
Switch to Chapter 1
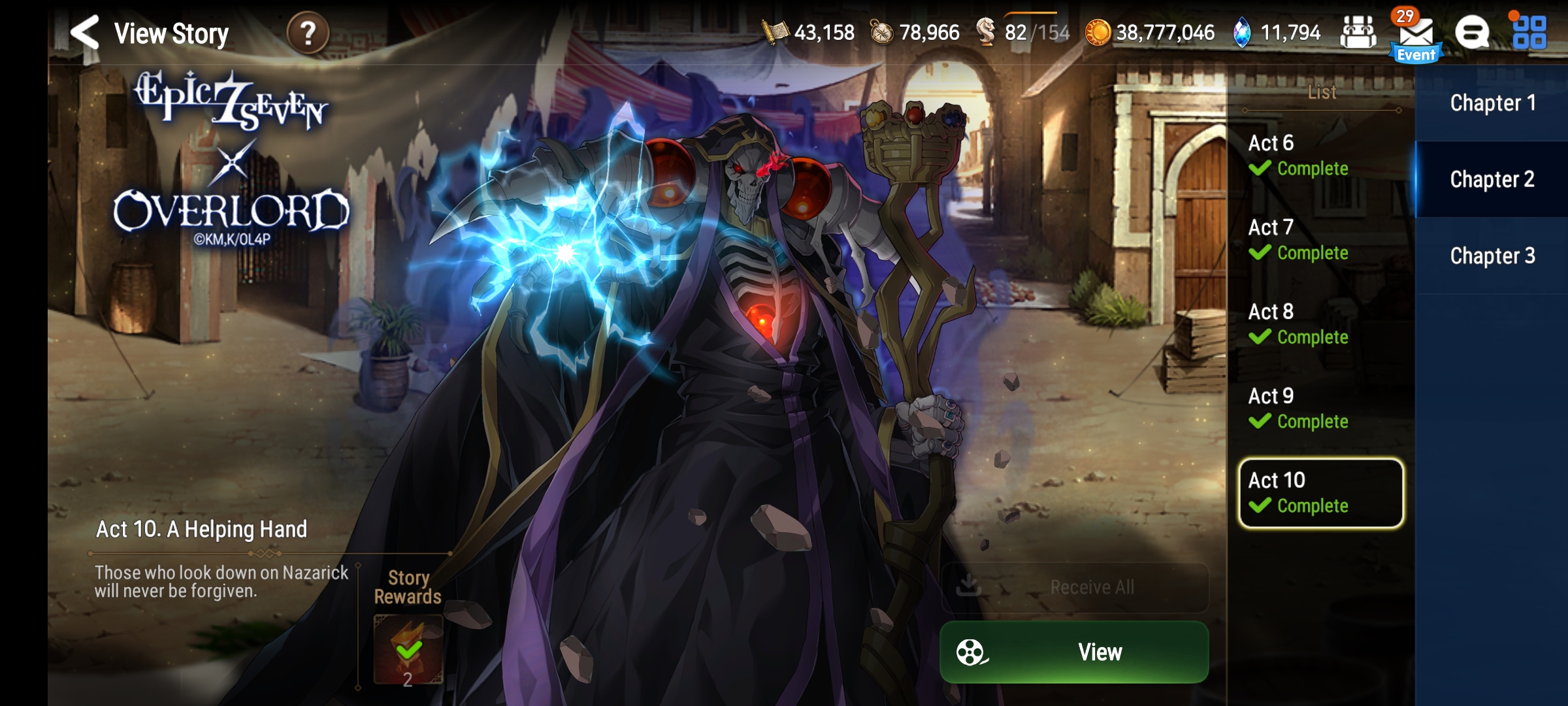click(1493, 103)
